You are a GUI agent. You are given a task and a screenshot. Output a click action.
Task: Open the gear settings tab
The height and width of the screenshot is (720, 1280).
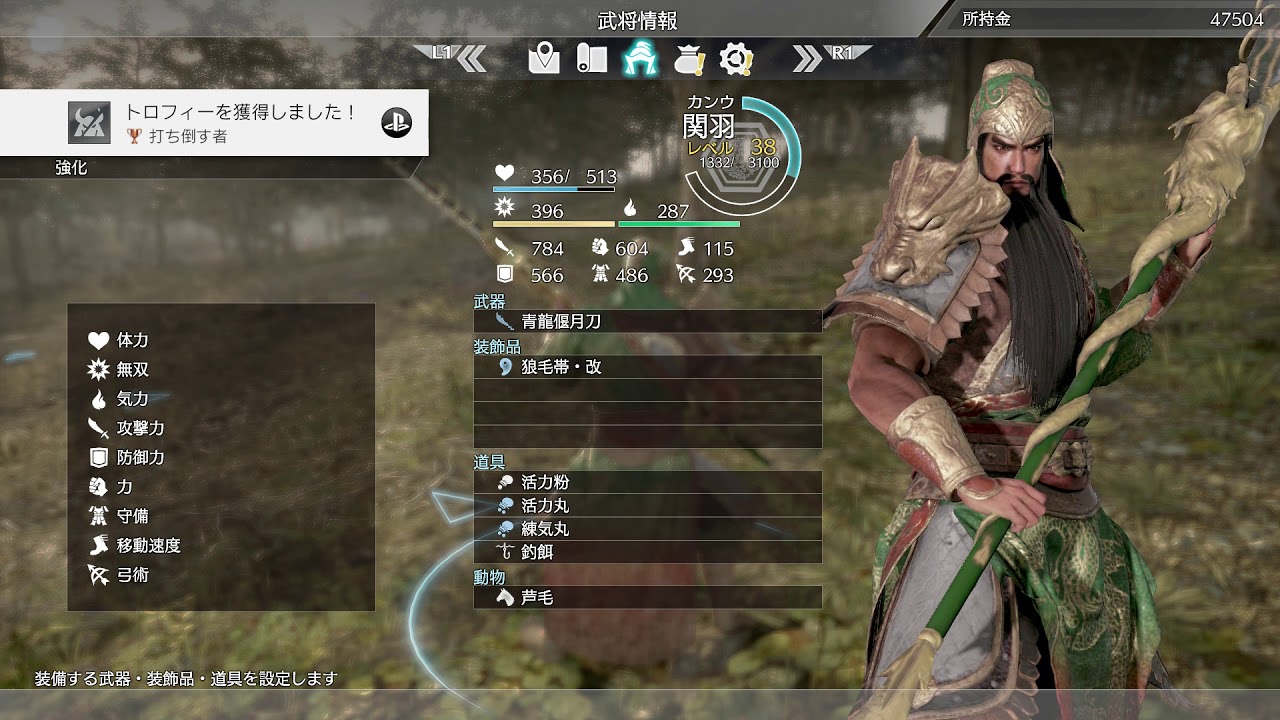click(736, 59)
